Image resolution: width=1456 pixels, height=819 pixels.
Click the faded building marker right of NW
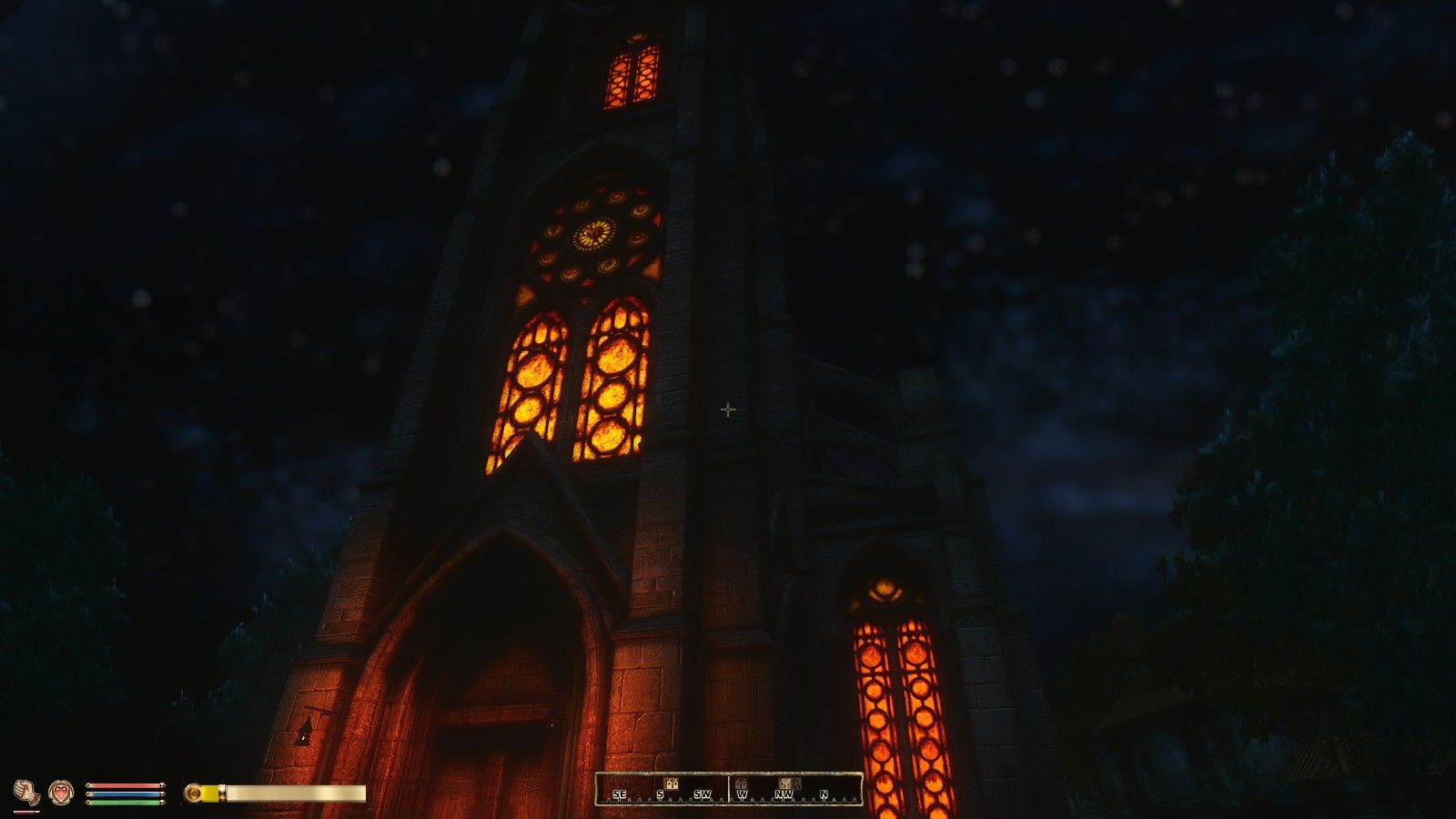click(797, 784)
